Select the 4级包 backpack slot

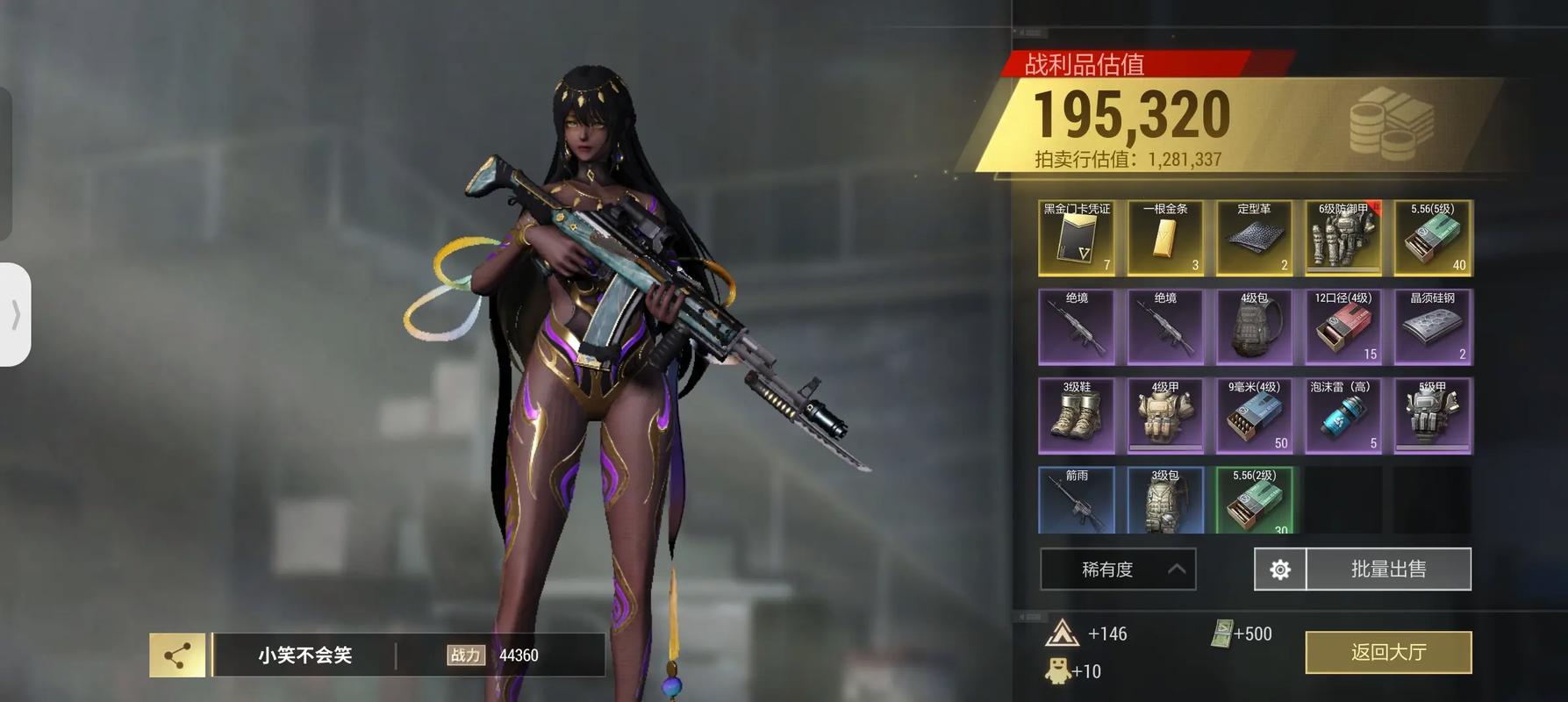(1254, 327)
